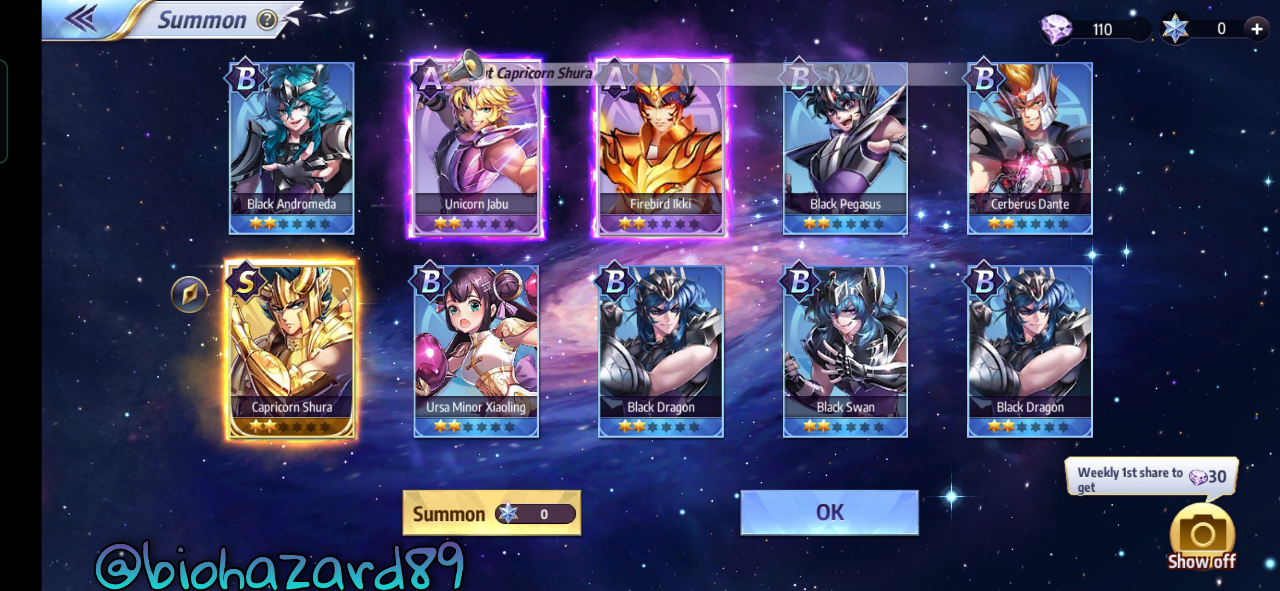Click the Summon button
1280x591 pixels.
click(x=491, y=513)
